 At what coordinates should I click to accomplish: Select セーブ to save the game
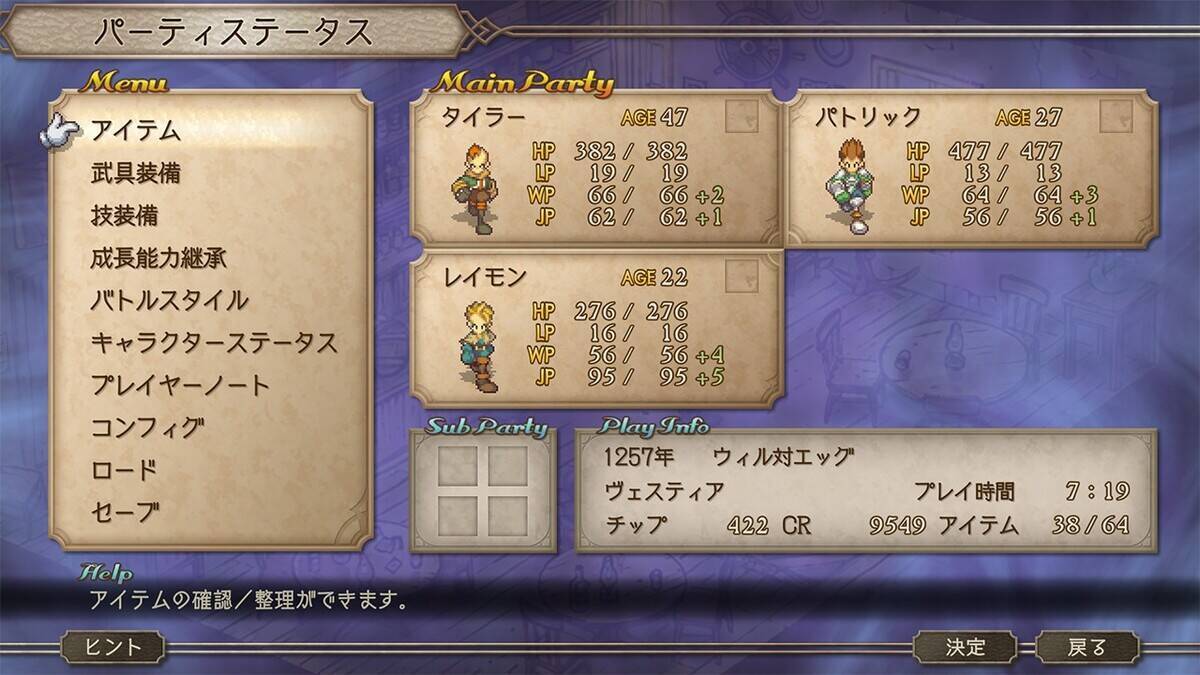[x=124, y=513]
